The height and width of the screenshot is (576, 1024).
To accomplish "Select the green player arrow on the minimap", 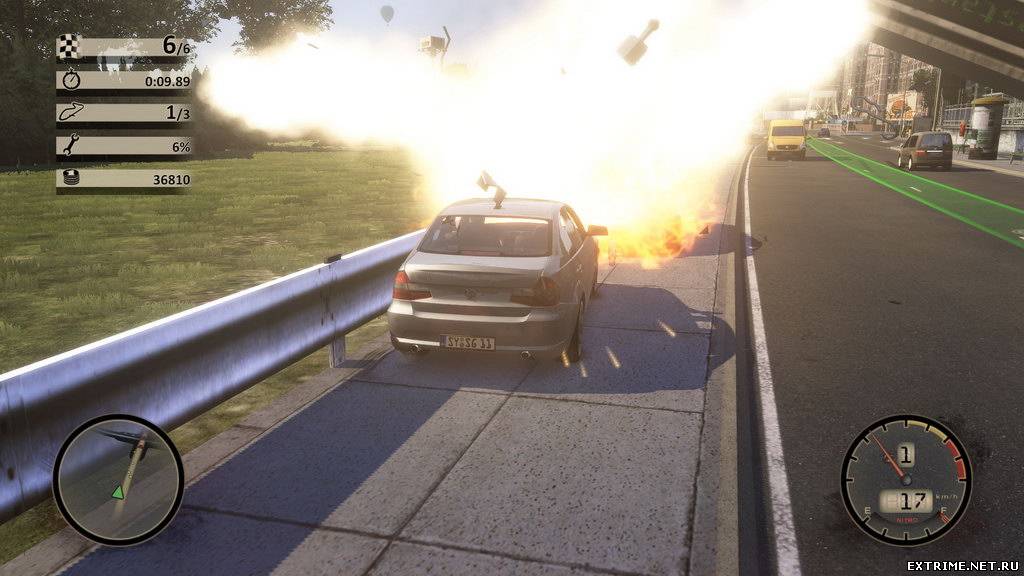I will (118, 491).
